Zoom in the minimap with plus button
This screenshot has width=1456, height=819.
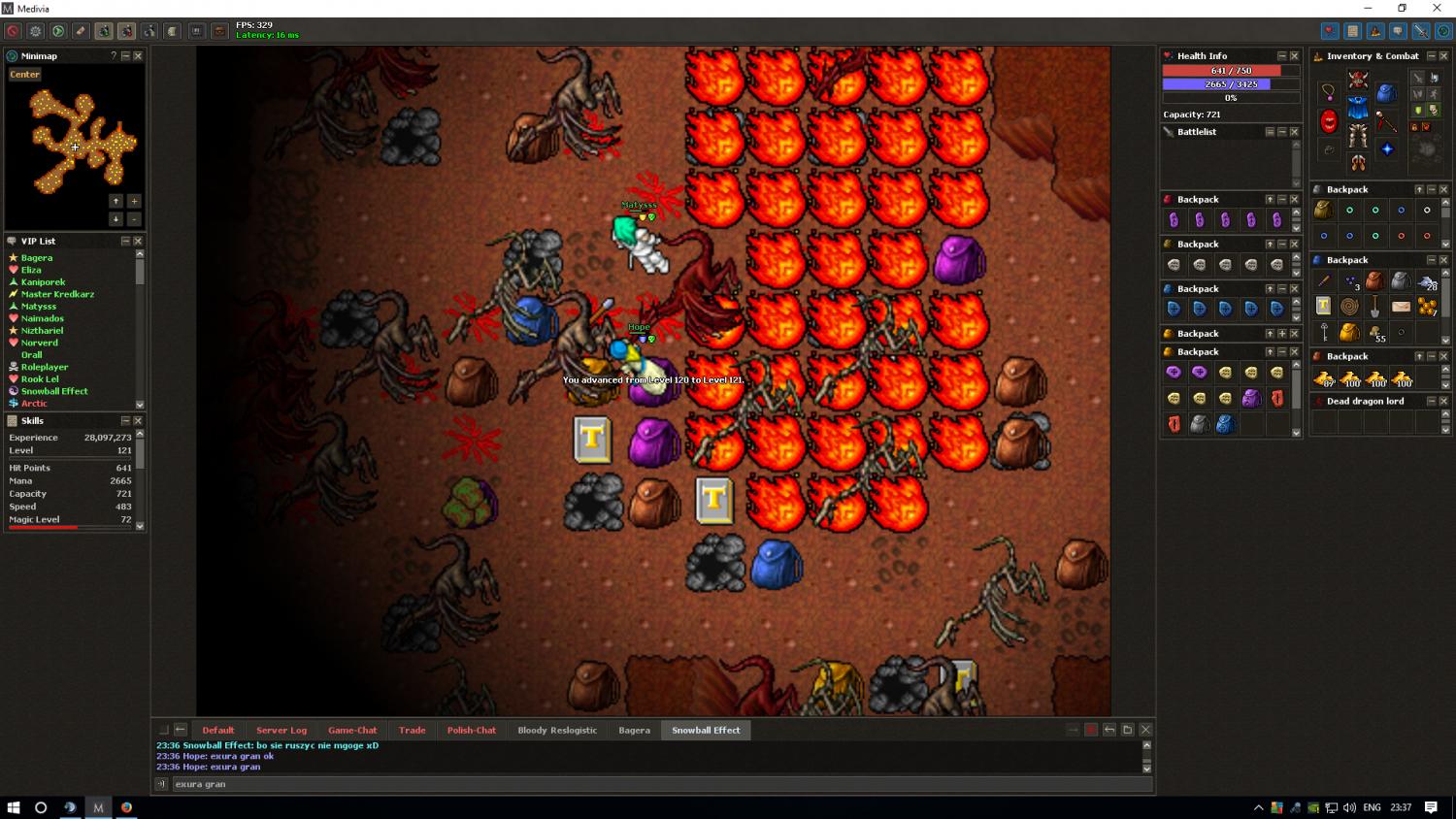pyautogui.click(x=134, y=202)
